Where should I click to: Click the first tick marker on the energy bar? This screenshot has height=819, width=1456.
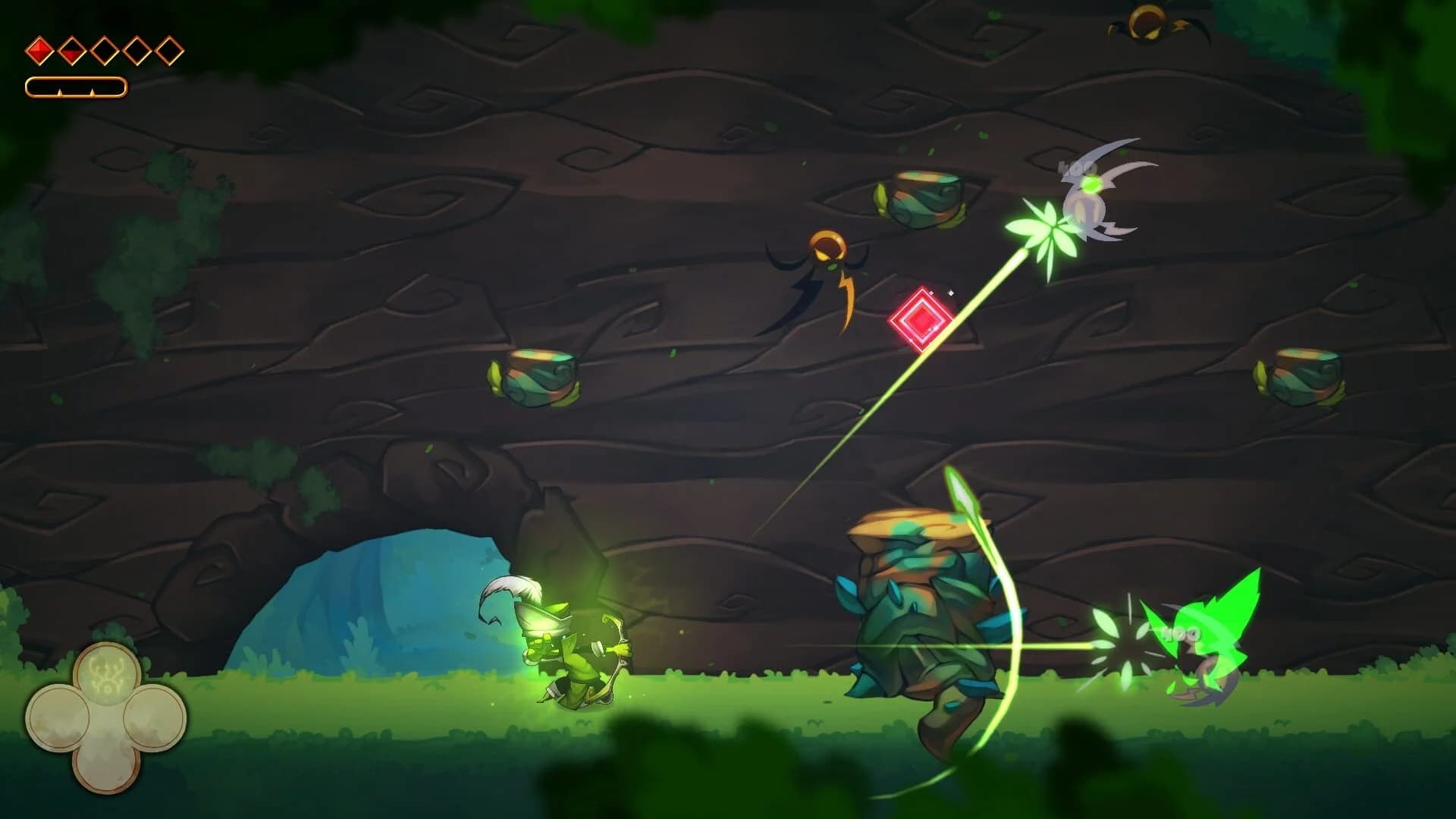(60, 91)
